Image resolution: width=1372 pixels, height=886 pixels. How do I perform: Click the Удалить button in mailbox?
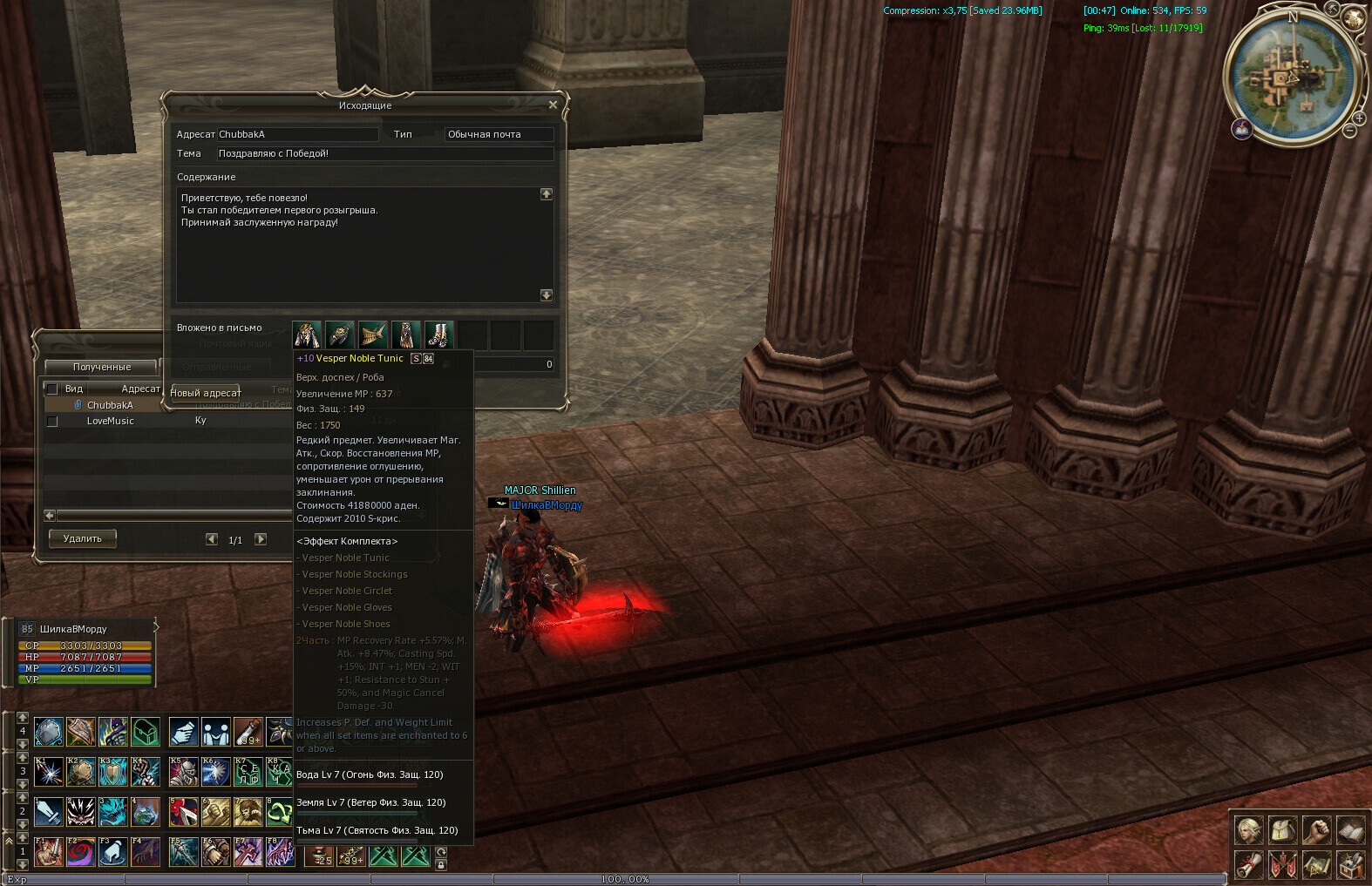(83, 539)
